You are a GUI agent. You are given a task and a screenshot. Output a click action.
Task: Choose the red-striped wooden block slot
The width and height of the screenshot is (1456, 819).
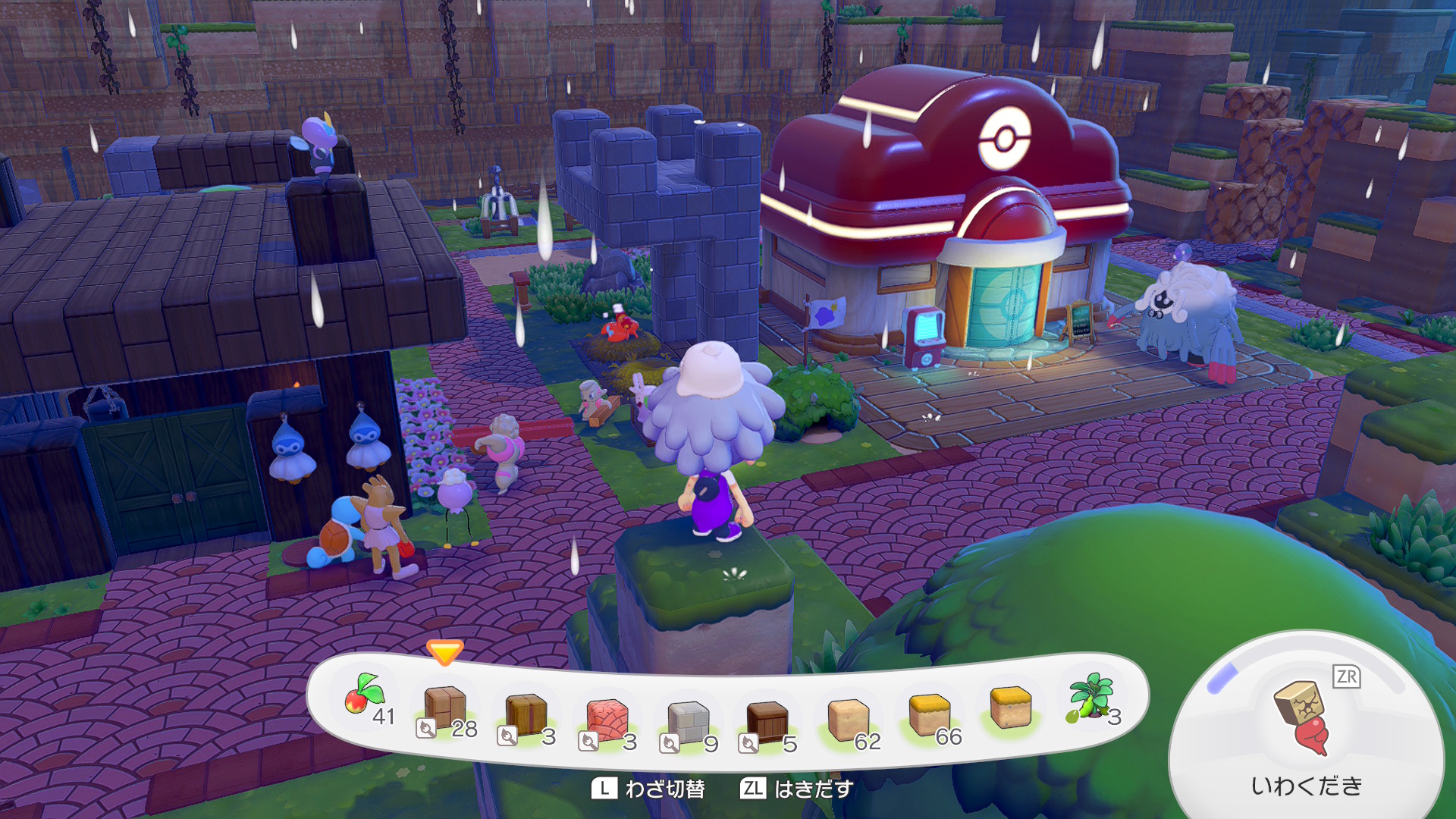tap(526, 714)
